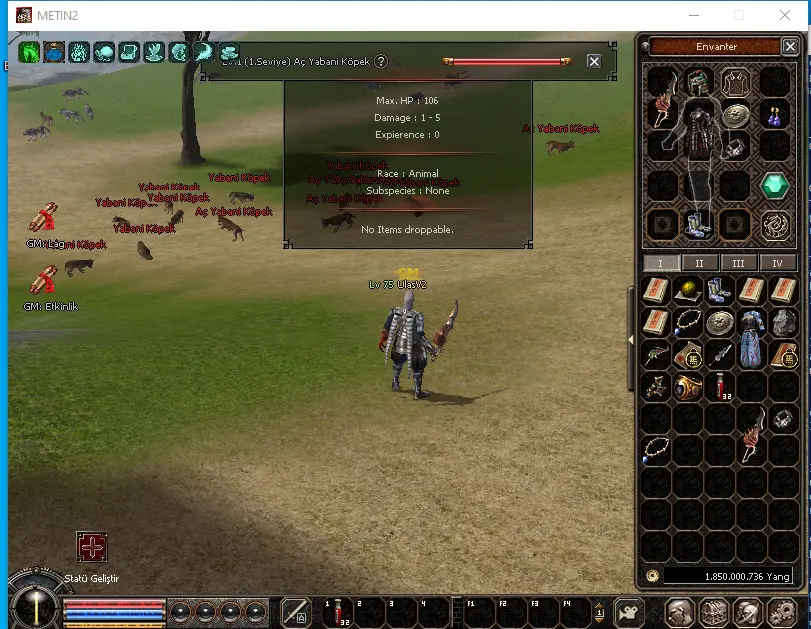Click the GM Etkinlik scroll icon
811x629 pixels.
43,281
